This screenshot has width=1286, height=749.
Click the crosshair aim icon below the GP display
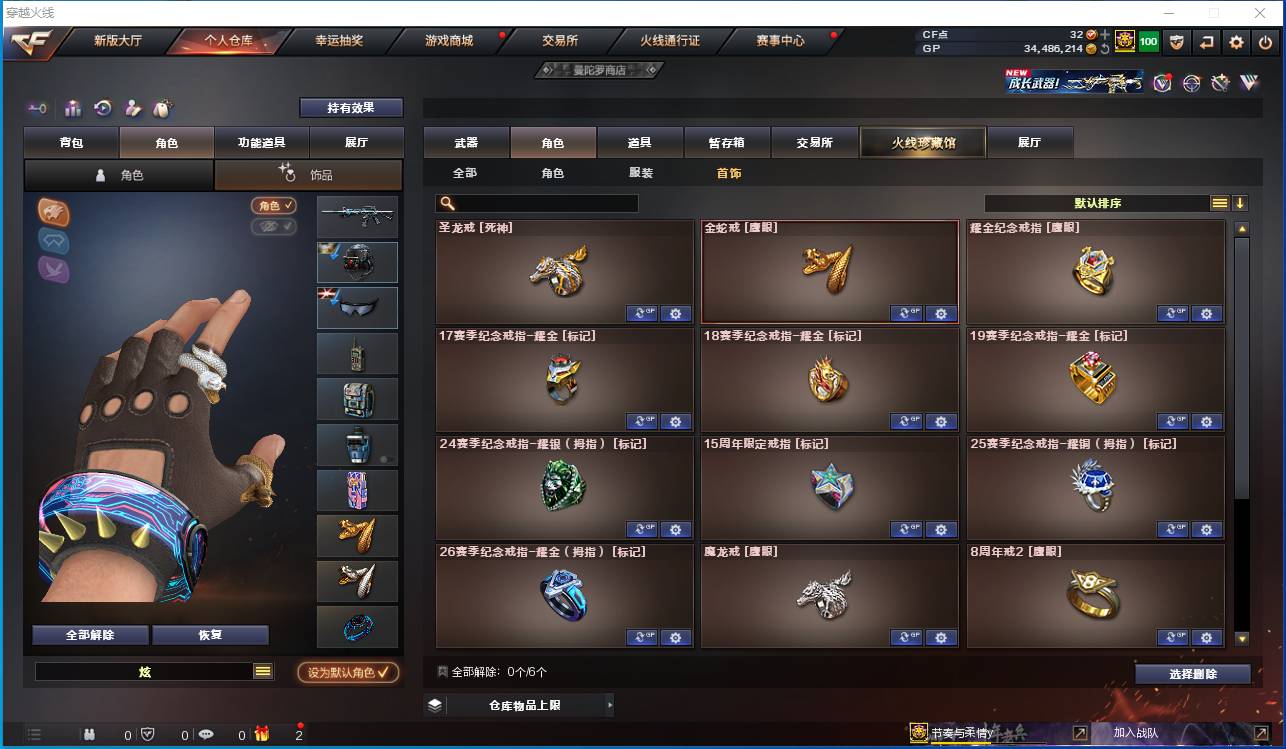(x=1191, y=83)
